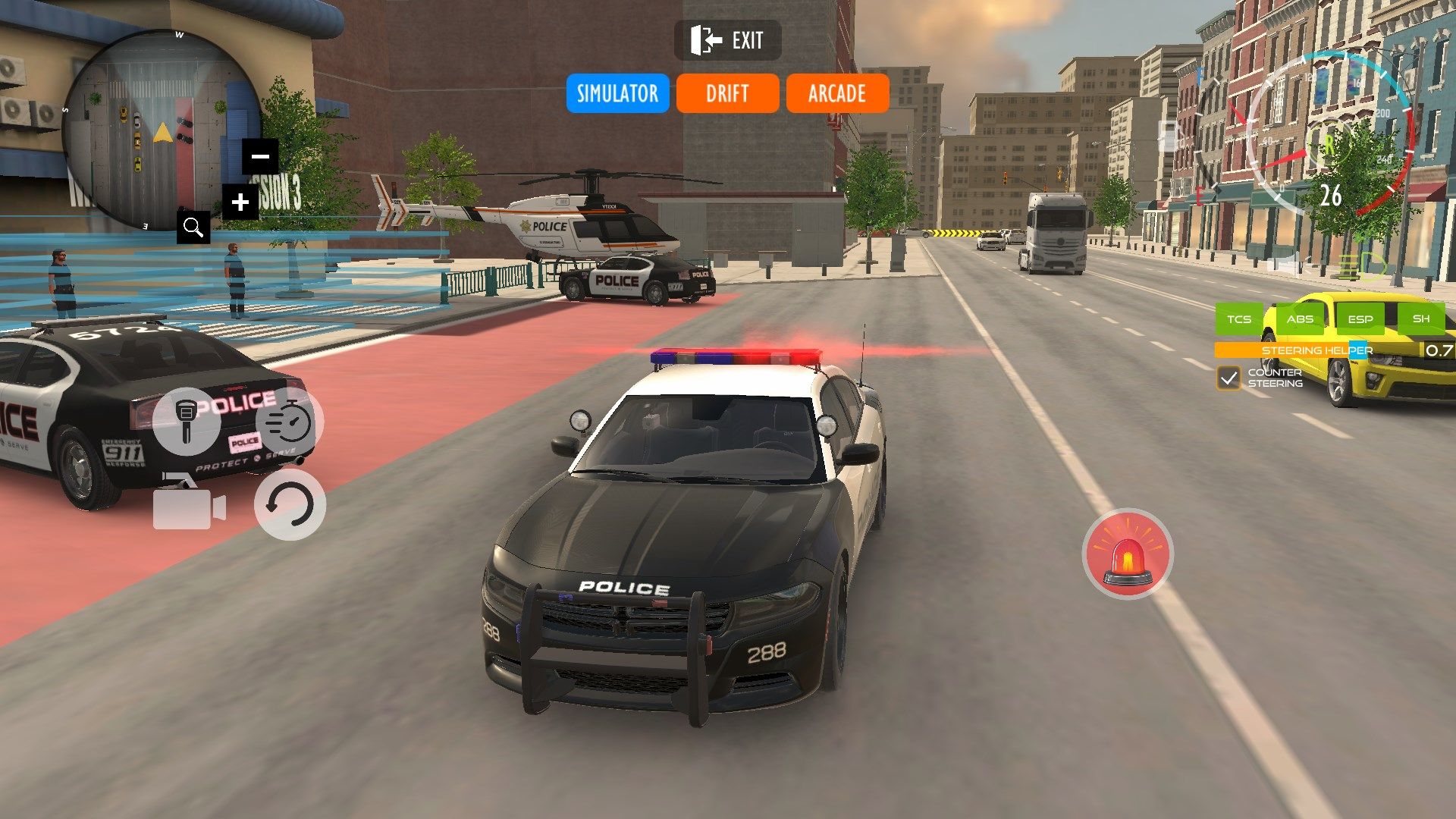Select Arcade driving mode
The image size is (1456, 819).
pos(837,93)
